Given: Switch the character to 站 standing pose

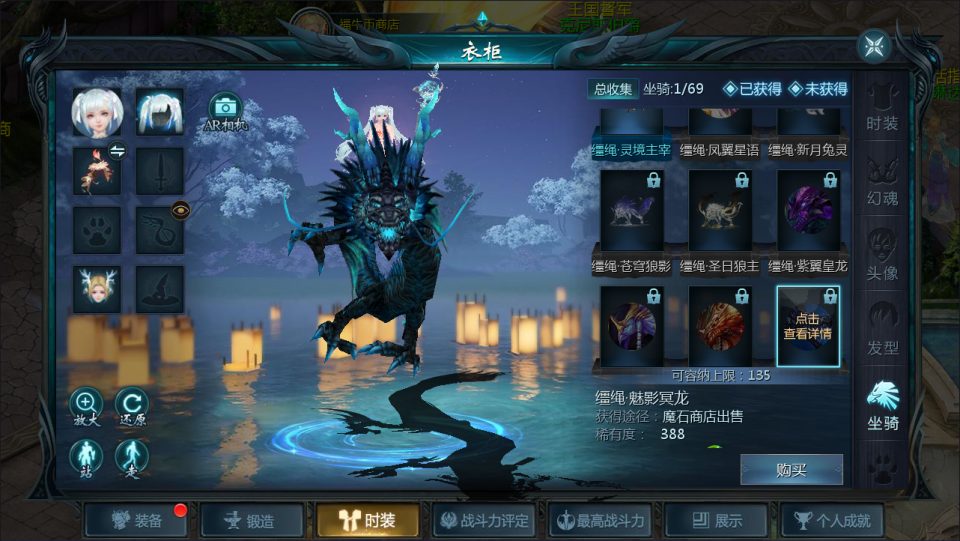Looking at the screenshot, I should pos(85,457).
